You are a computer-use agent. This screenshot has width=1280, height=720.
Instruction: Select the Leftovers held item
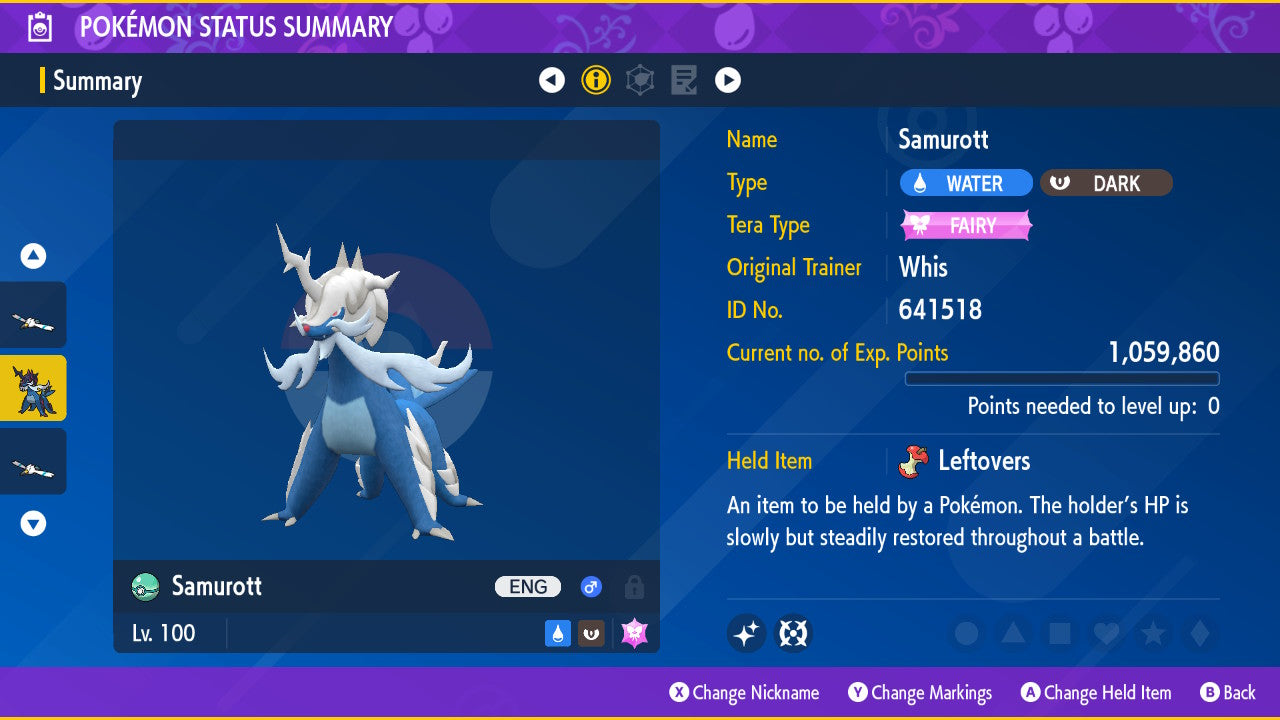(968, 461)
